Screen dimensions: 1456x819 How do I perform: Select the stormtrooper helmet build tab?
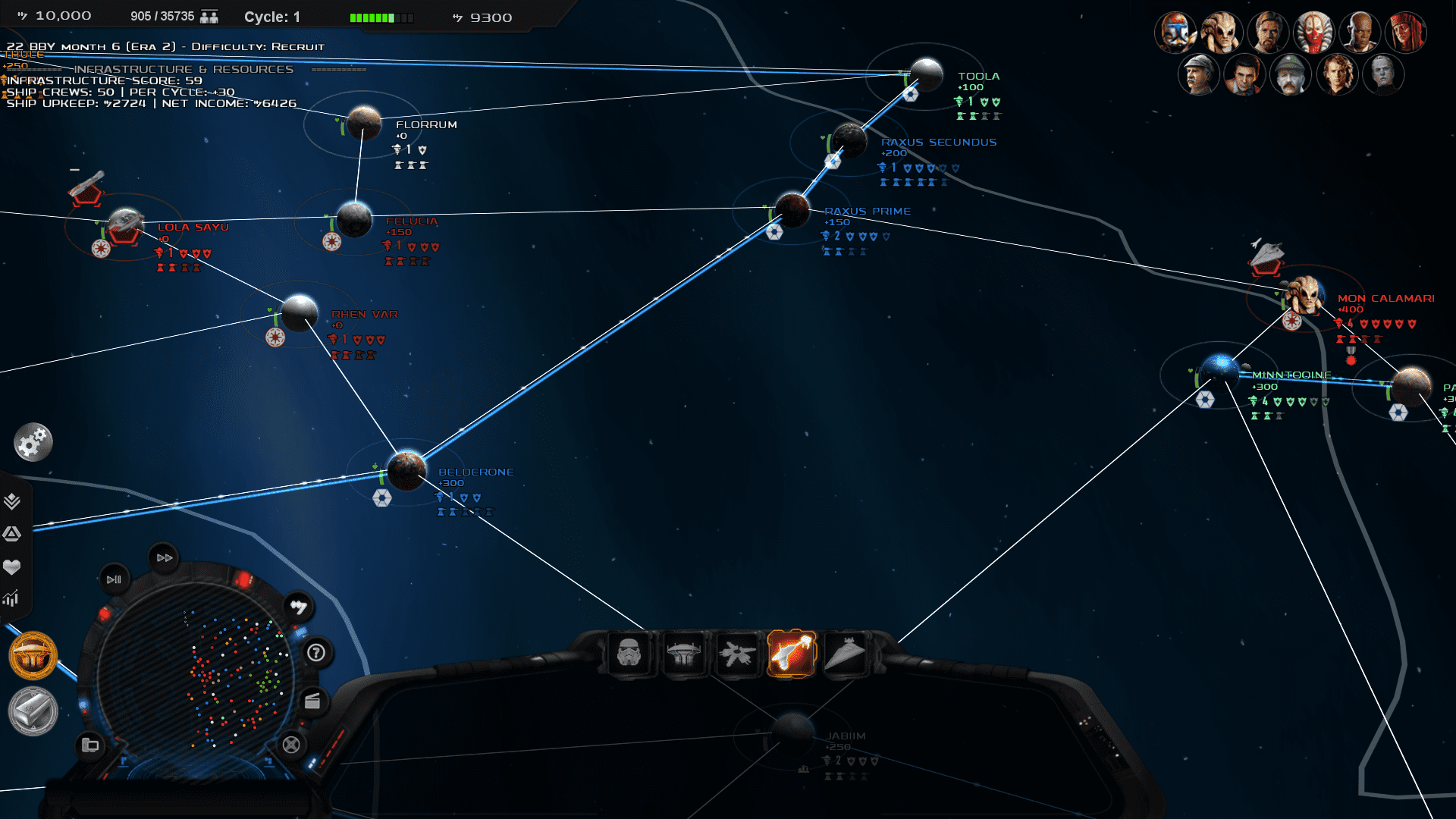(629, 654)
